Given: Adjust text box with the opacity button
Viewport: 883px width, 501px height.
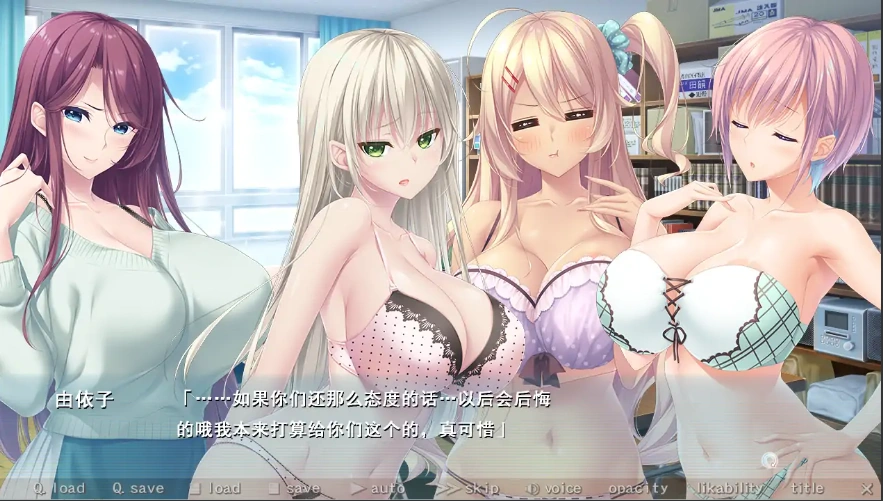Looking at the screenshot, I should point(638,489).
